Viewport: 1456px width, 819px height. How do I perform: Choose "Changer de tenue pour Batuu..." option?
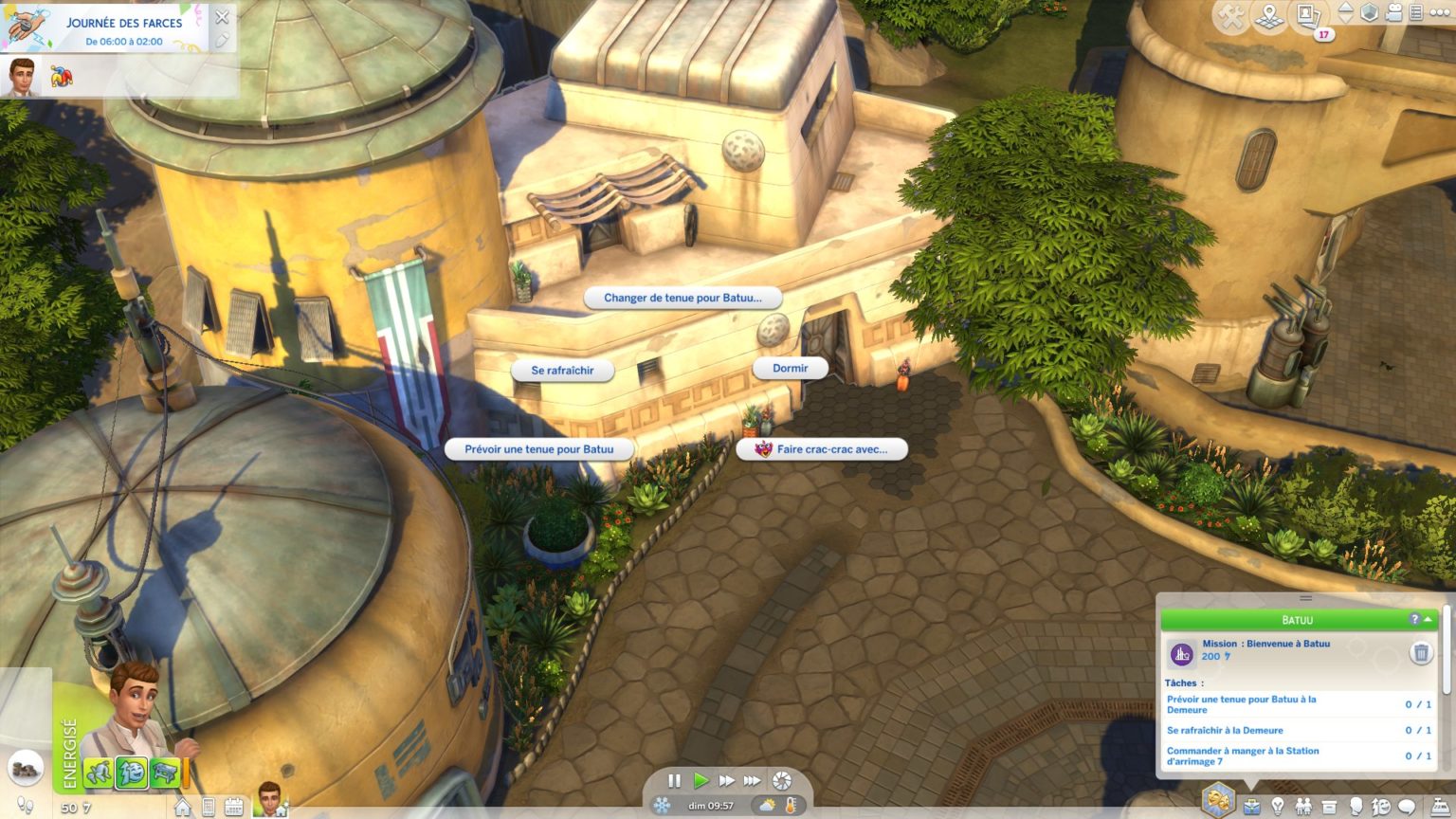click(x=682, y=298)
